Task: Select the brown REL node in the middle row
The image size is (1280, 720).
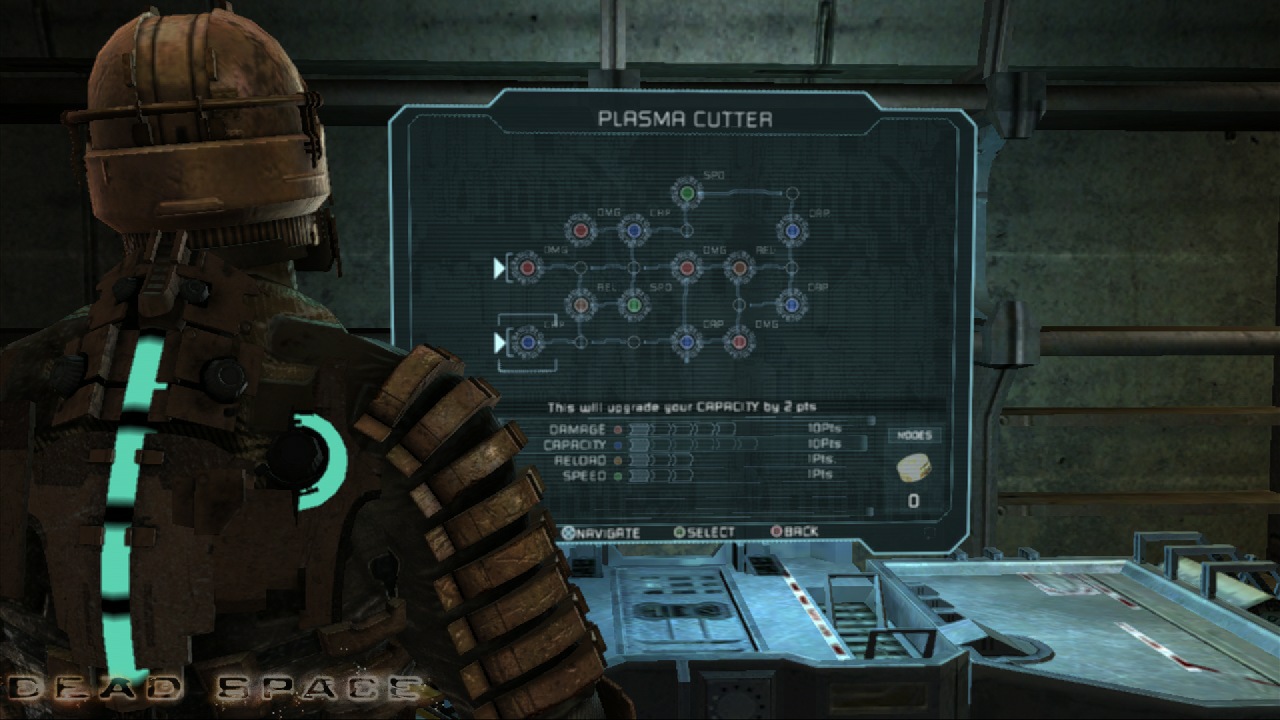Action: click(x=739, y=268)
